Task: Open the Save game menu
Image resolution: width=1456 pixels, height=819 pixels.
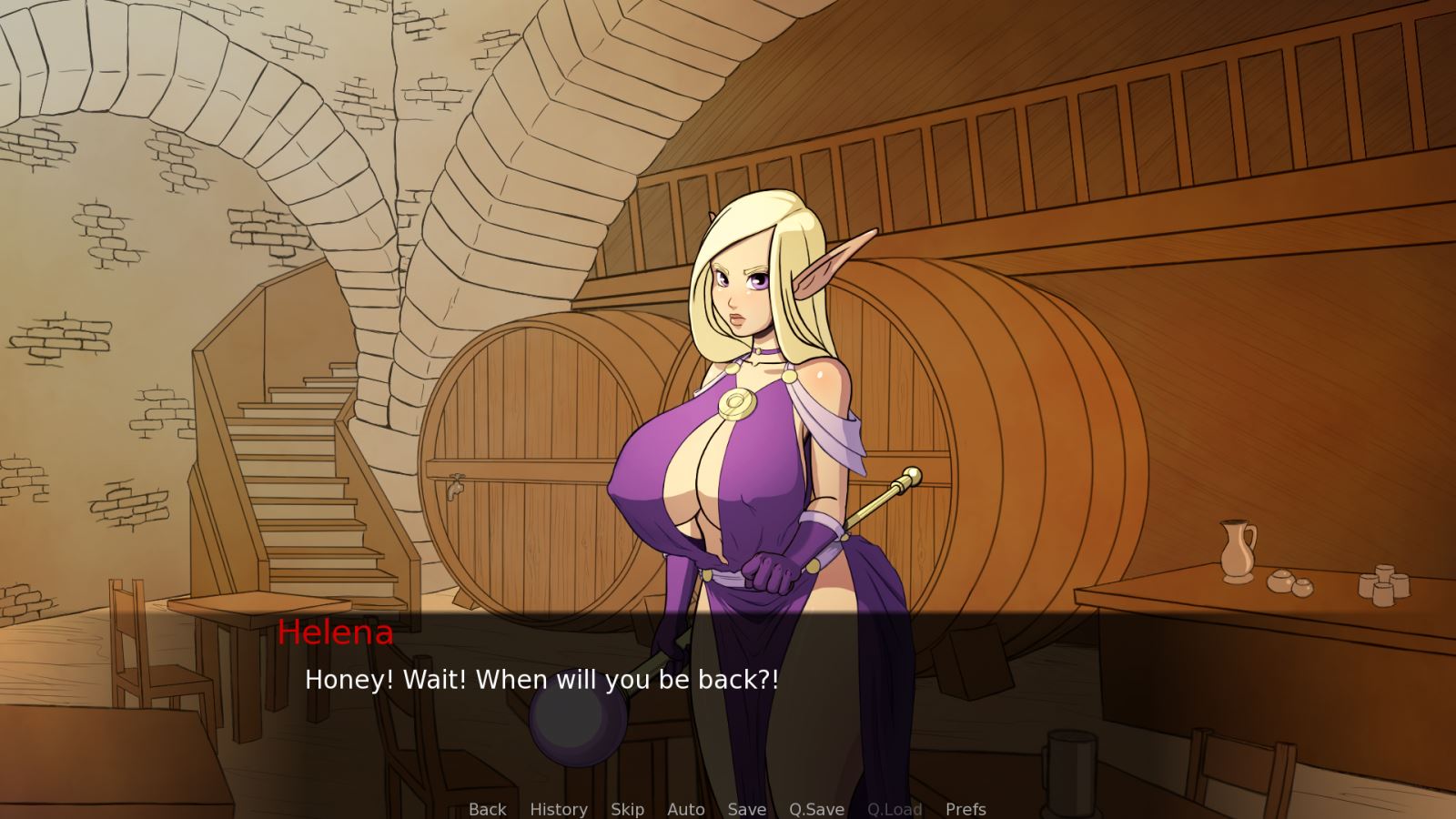Action: pyautogui.click(x=746, y=809)
